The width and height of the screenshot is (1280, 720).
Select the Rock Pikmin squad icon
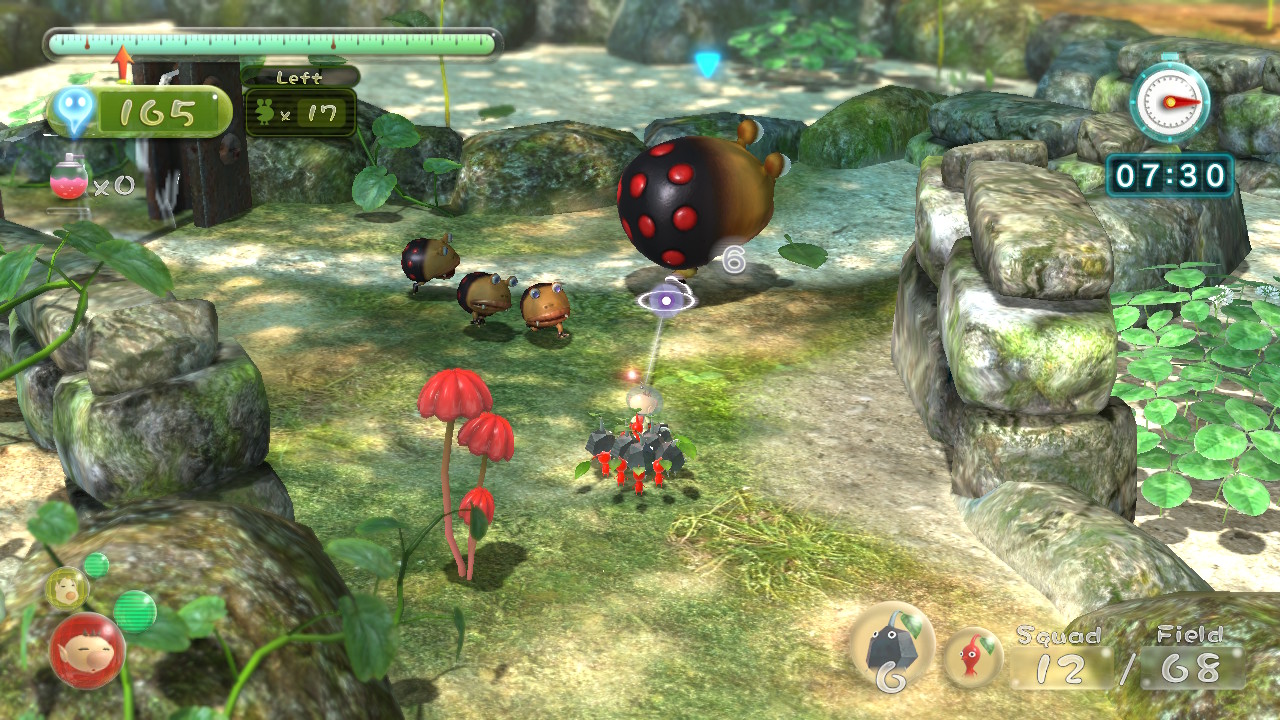pos(891,646)
